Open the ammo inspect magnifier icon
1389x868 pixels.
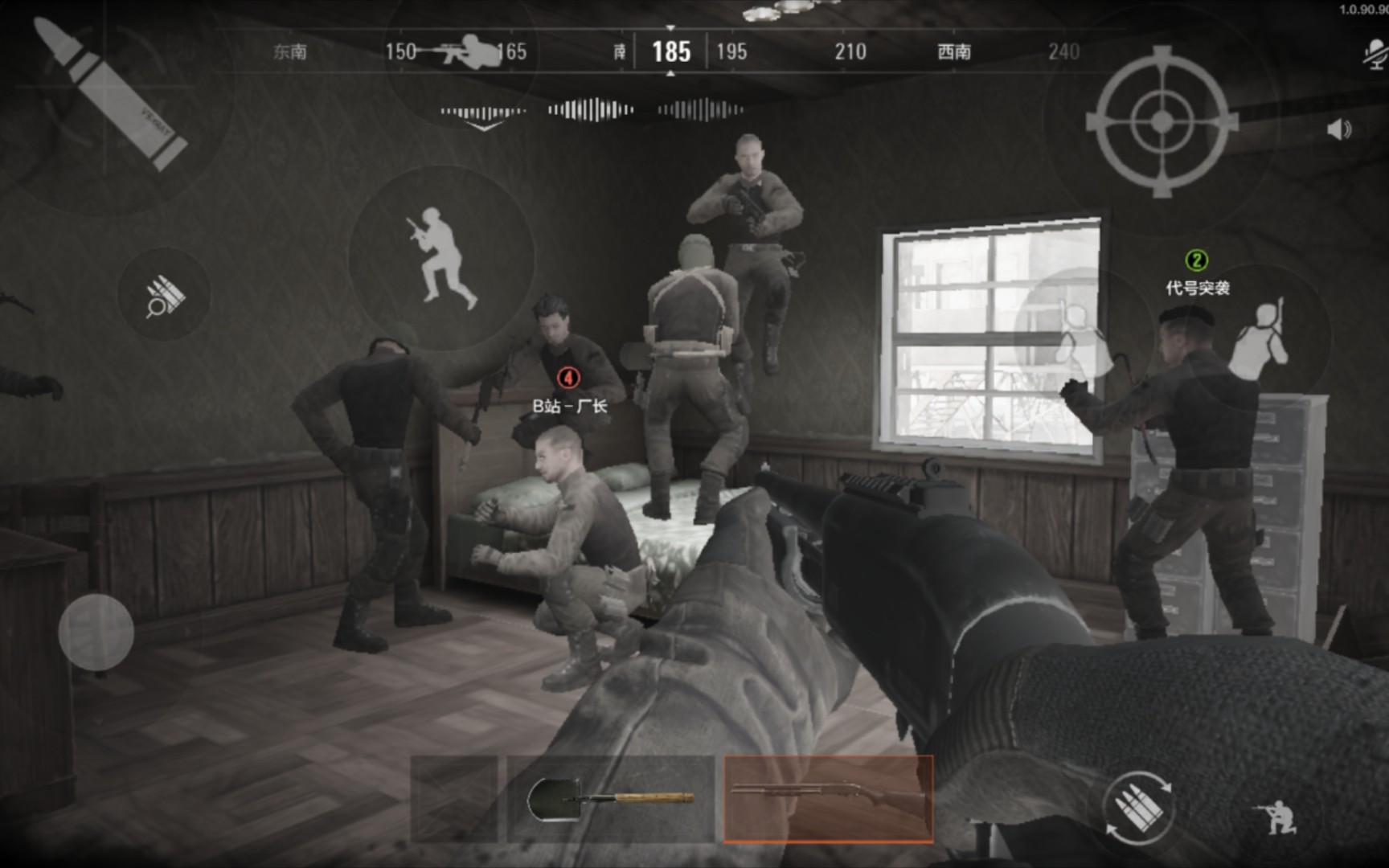pos(165,295)
